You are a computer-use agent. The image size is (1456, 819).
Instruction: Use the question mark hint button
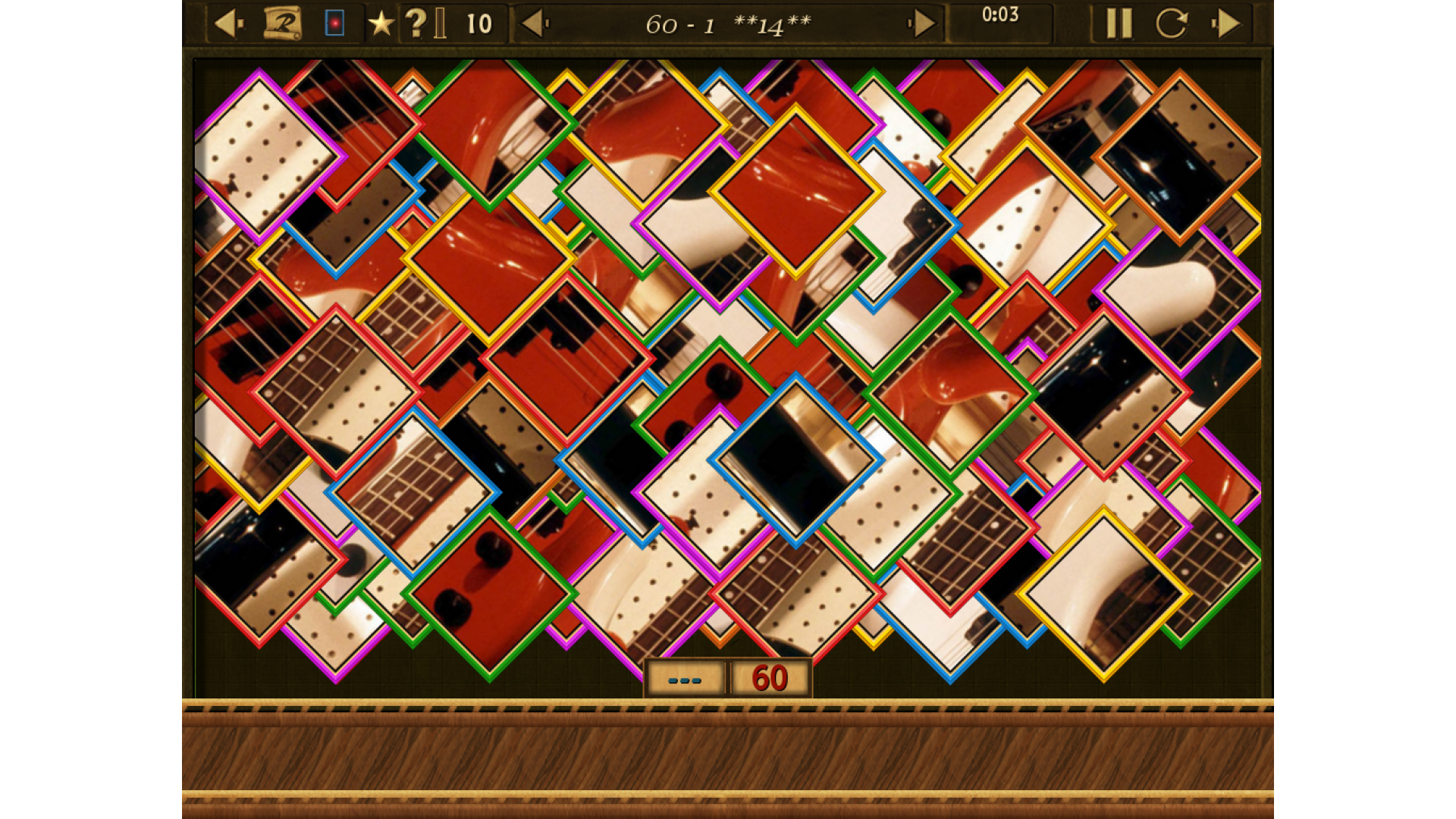coord(415,24)
